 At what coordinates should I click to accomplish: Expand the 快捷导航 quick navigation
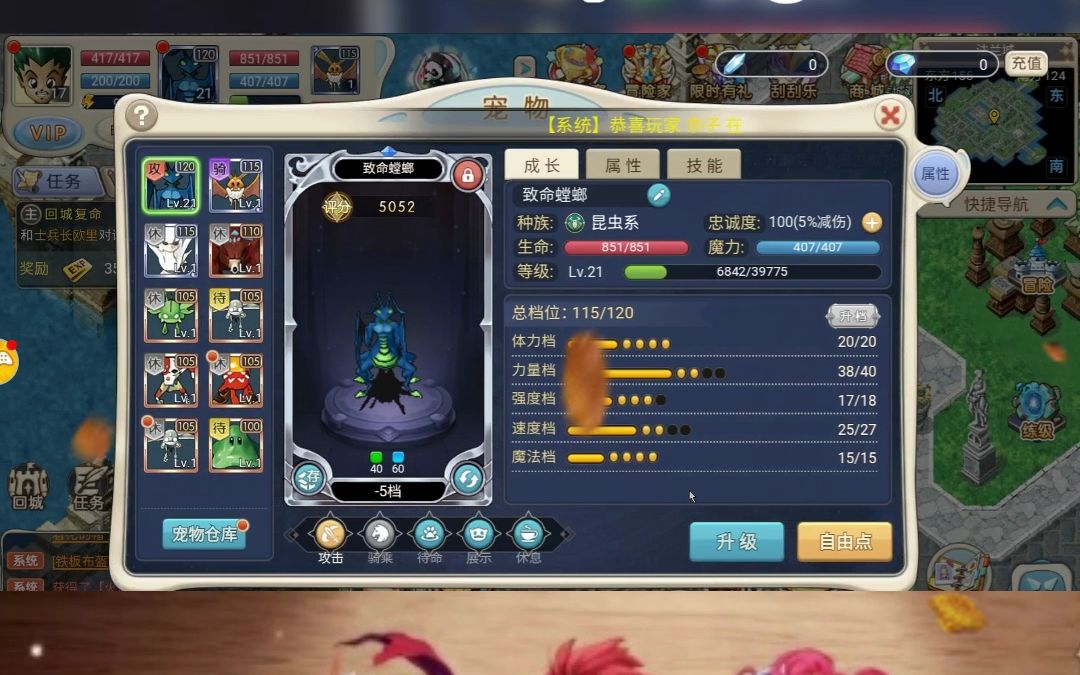pos(1008,204)
